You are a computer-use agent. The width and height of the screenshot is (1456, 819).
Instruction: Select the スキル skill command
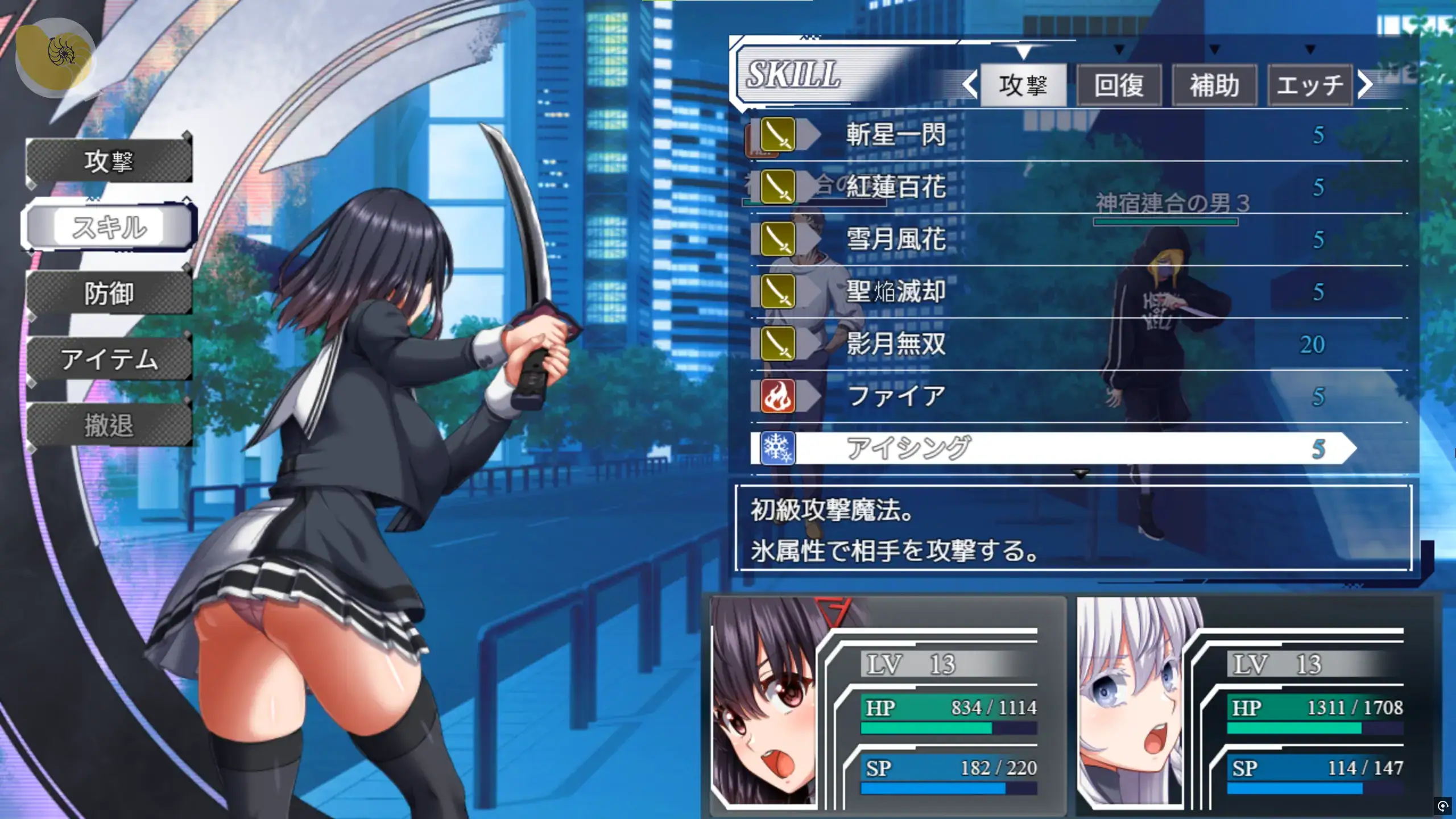(x=109, y=227)
